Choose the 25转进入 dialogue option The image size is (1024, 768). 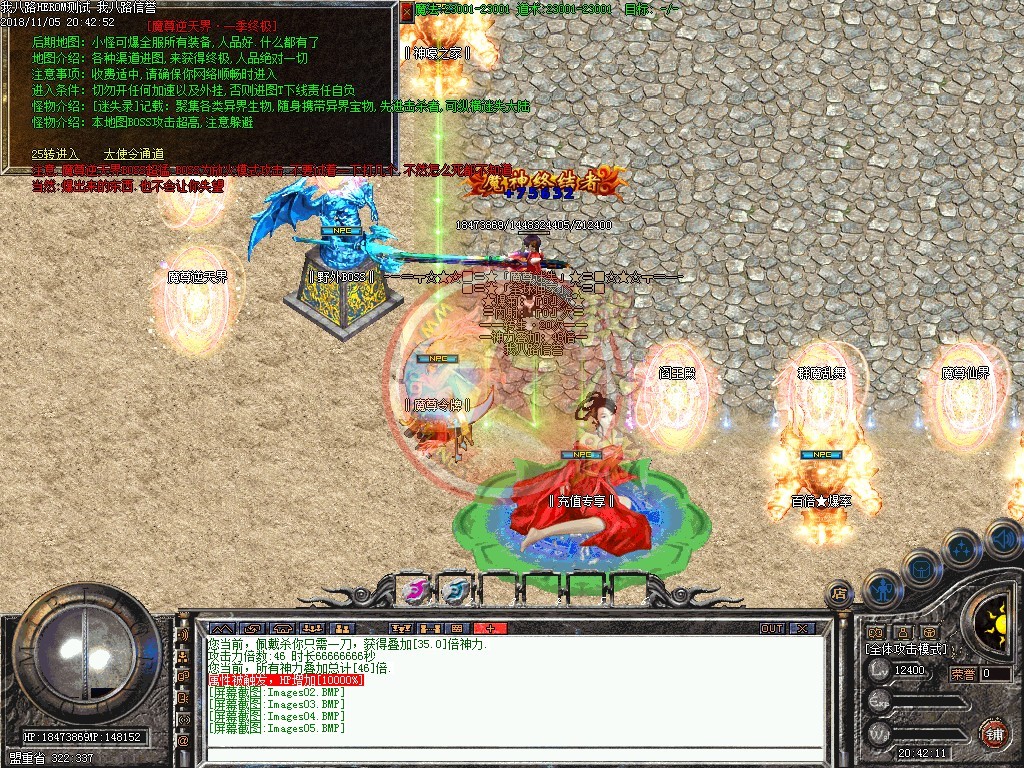pos(55,154)
